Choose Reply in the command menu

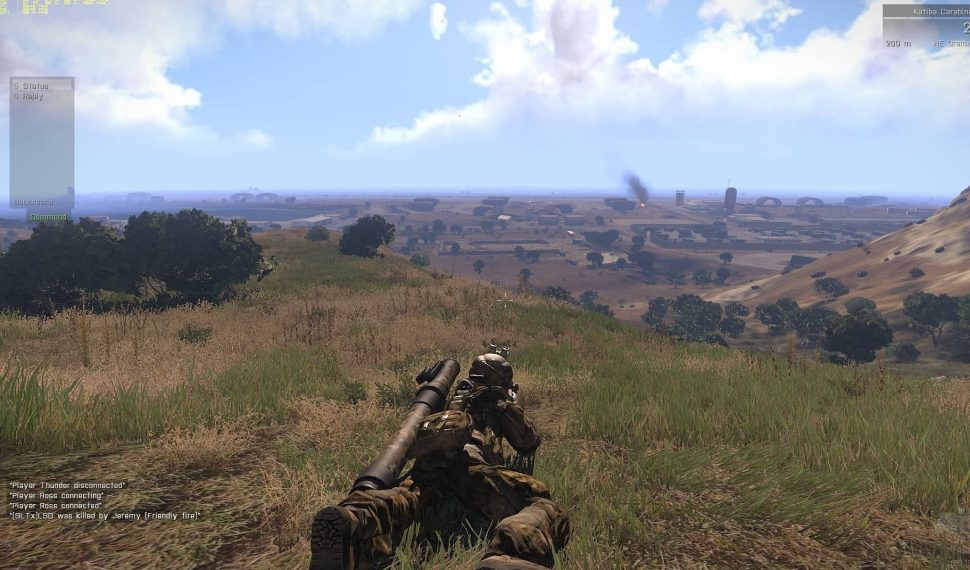[31, 97]
